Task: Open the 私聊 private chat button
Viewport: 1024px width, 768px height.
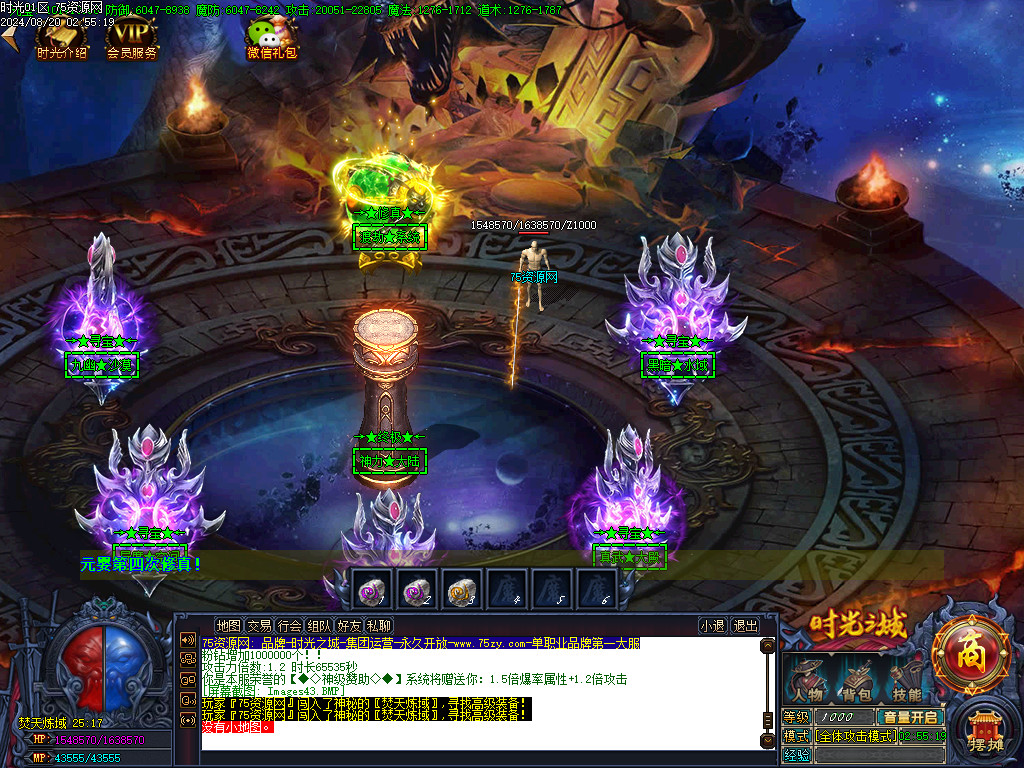Action: pos(379,625)
